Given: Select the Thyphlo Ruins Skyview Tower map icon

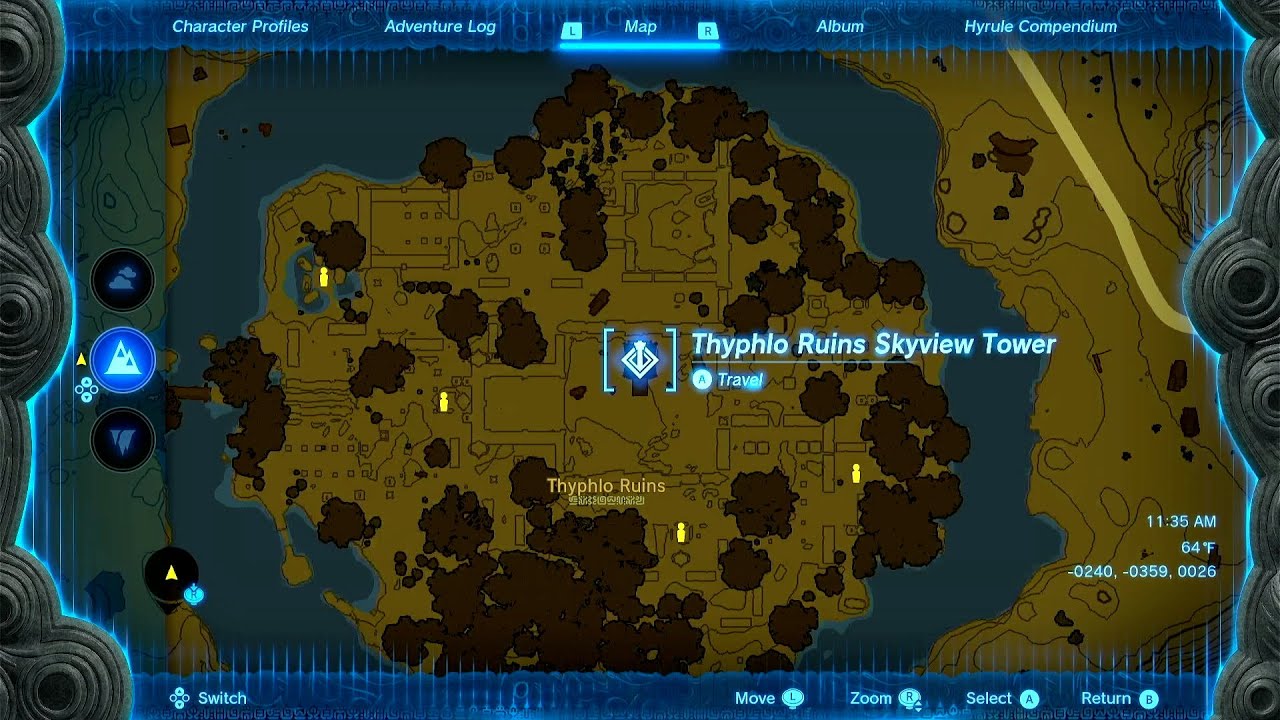Looking at the screenshot, I should (x=638, y=362).
